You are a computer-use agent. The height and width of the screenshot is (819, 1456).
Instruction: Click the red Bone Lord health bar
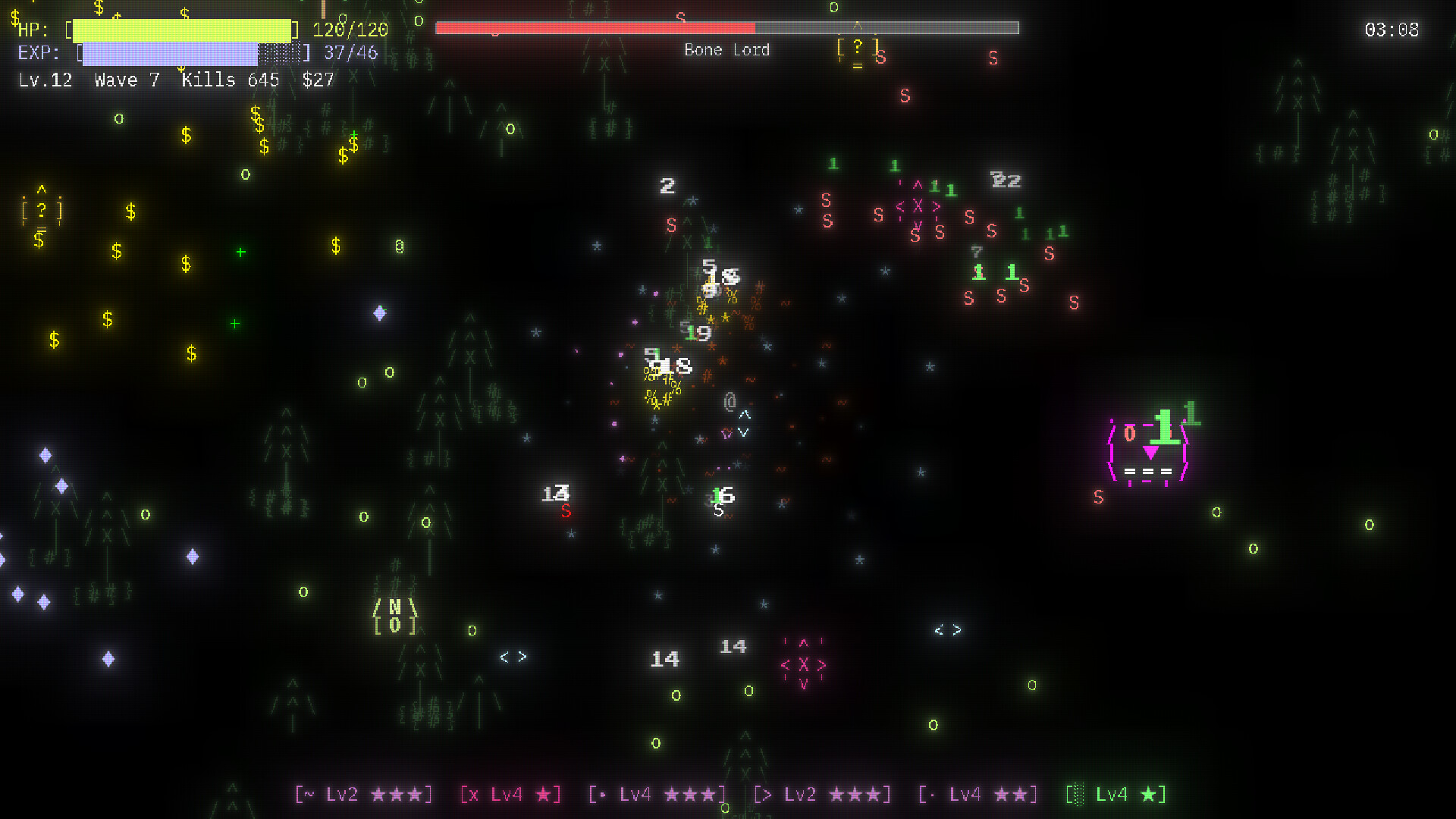coord(595,27)
